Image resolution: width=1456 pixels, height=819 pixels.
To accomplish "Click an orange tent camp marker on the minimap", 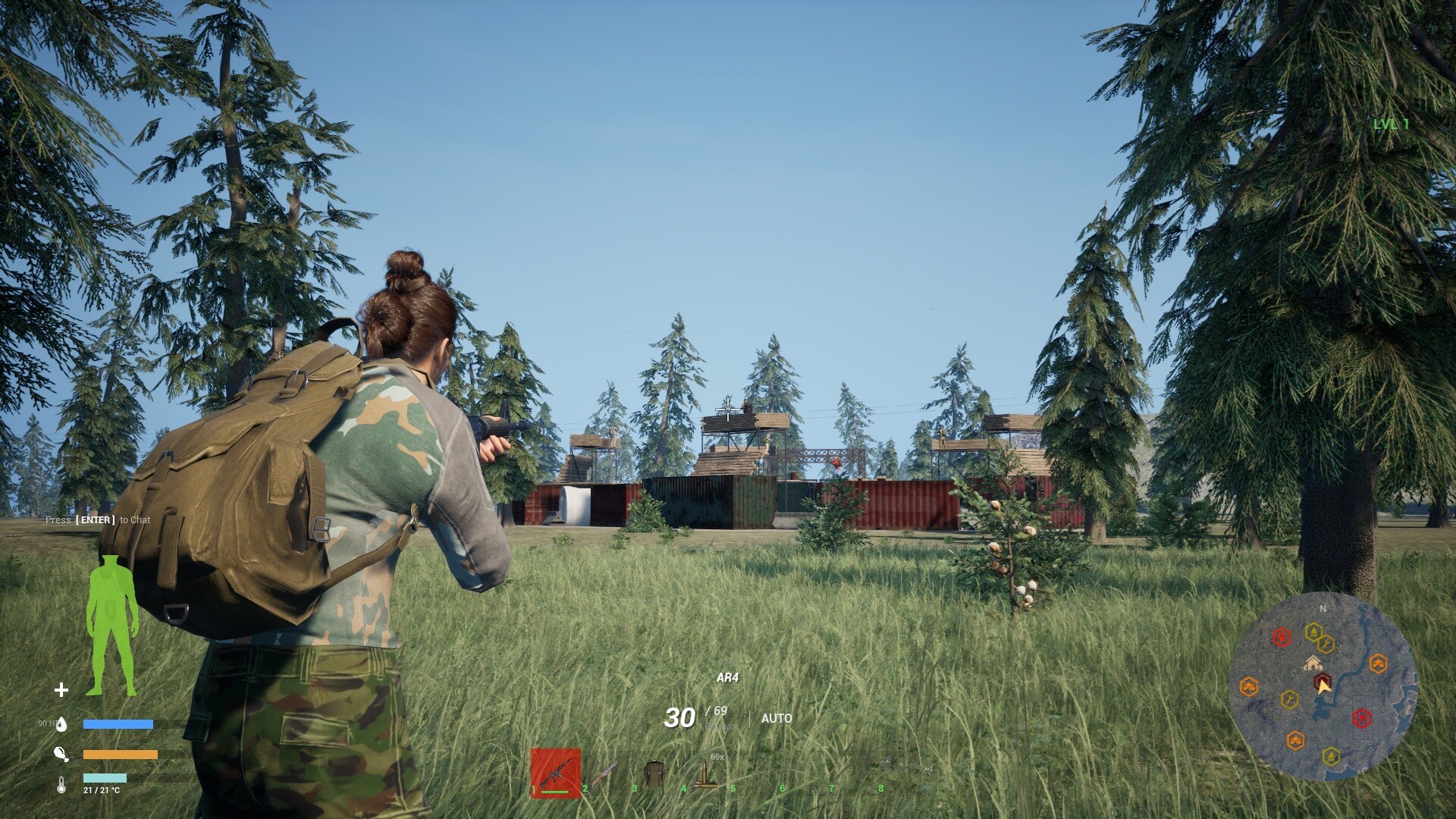I will click(1379, 662).
